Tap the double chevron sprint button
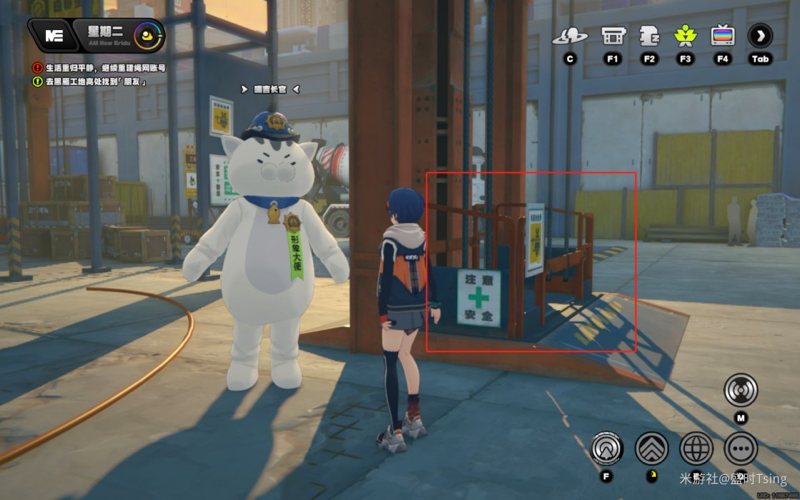The width and height of the screenshot is (800, 500). 652,448
